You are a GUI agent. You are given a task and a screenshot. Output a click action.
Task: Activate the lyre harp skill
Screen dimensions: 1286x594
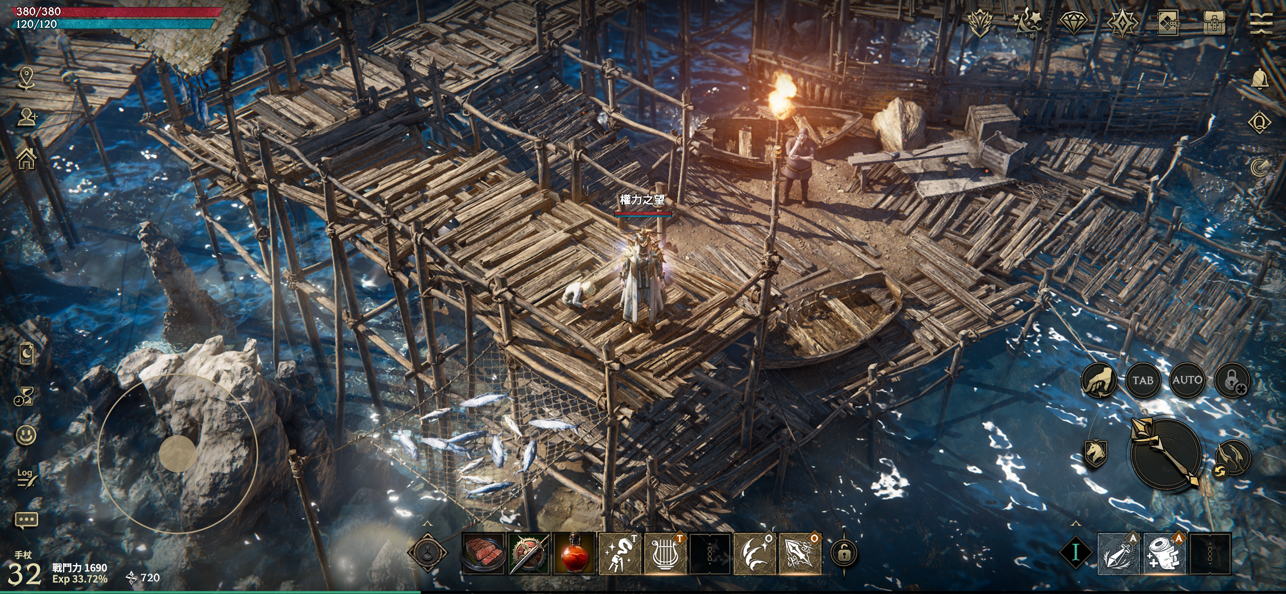tap(664, 554)
